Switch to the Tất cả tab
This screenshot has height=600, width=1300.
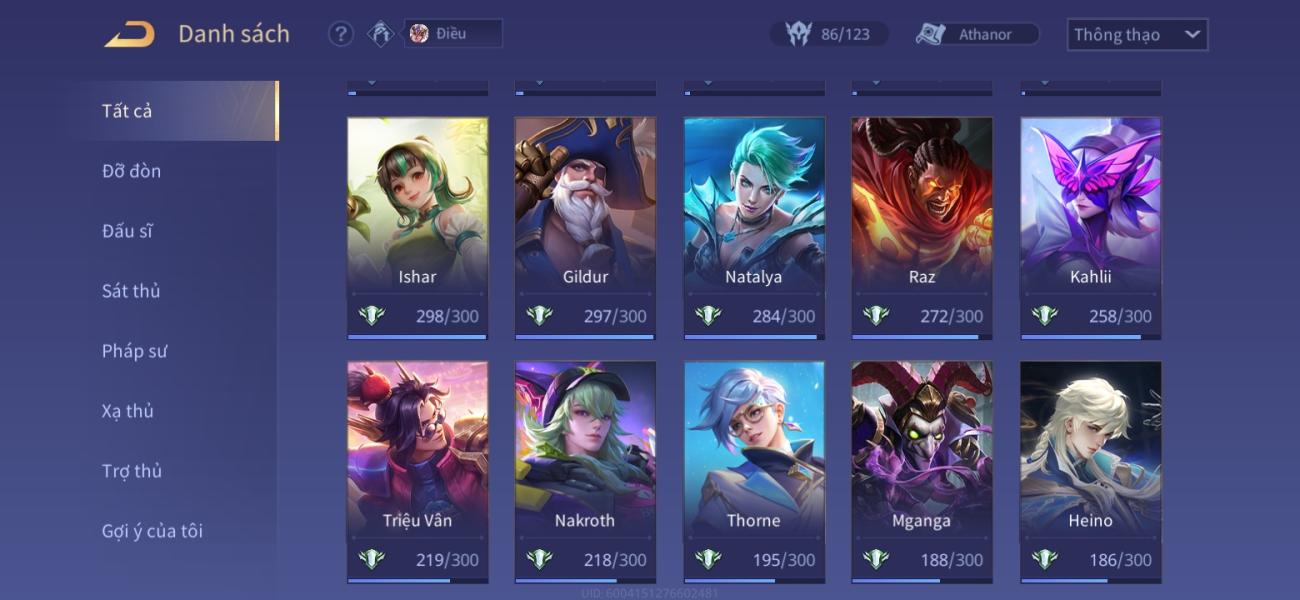(x=127, y=111)
